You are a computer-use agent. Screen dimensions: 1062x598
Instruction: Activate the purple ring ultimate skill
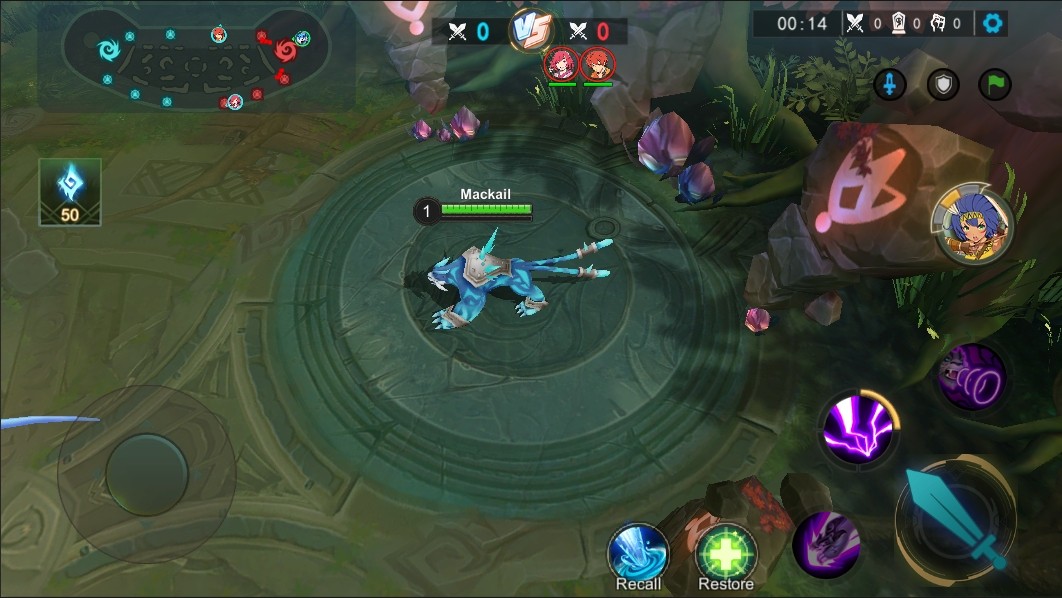click(x=970, y=377)
